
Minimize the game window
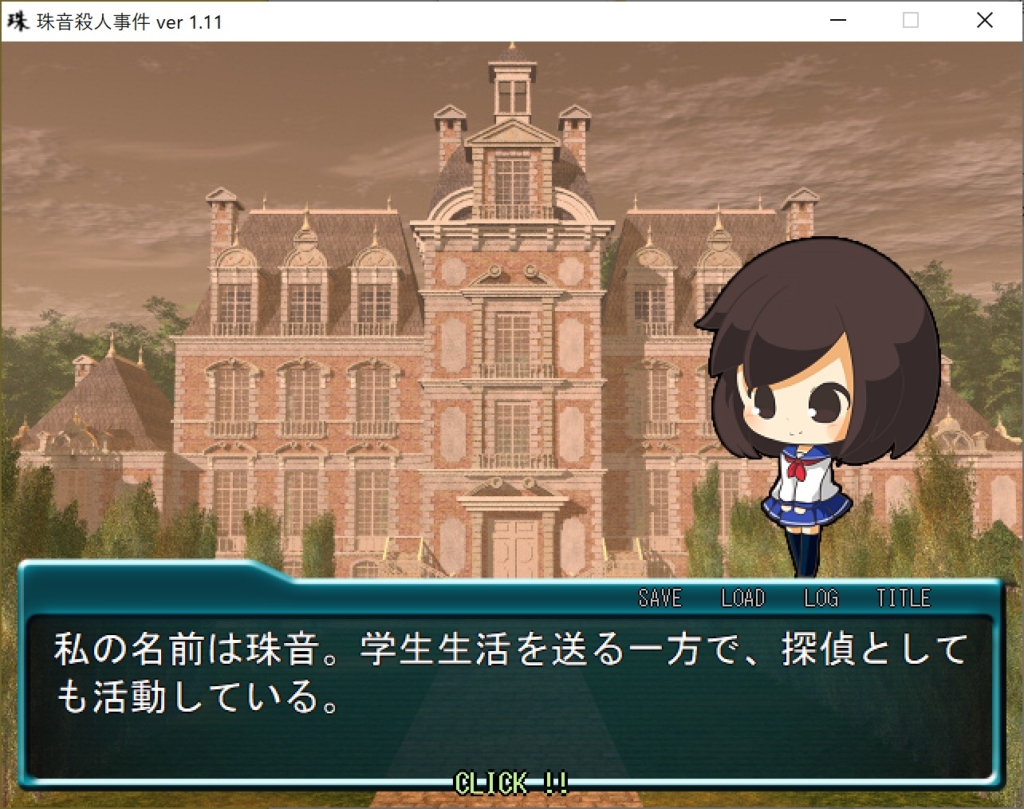[837, 21]
